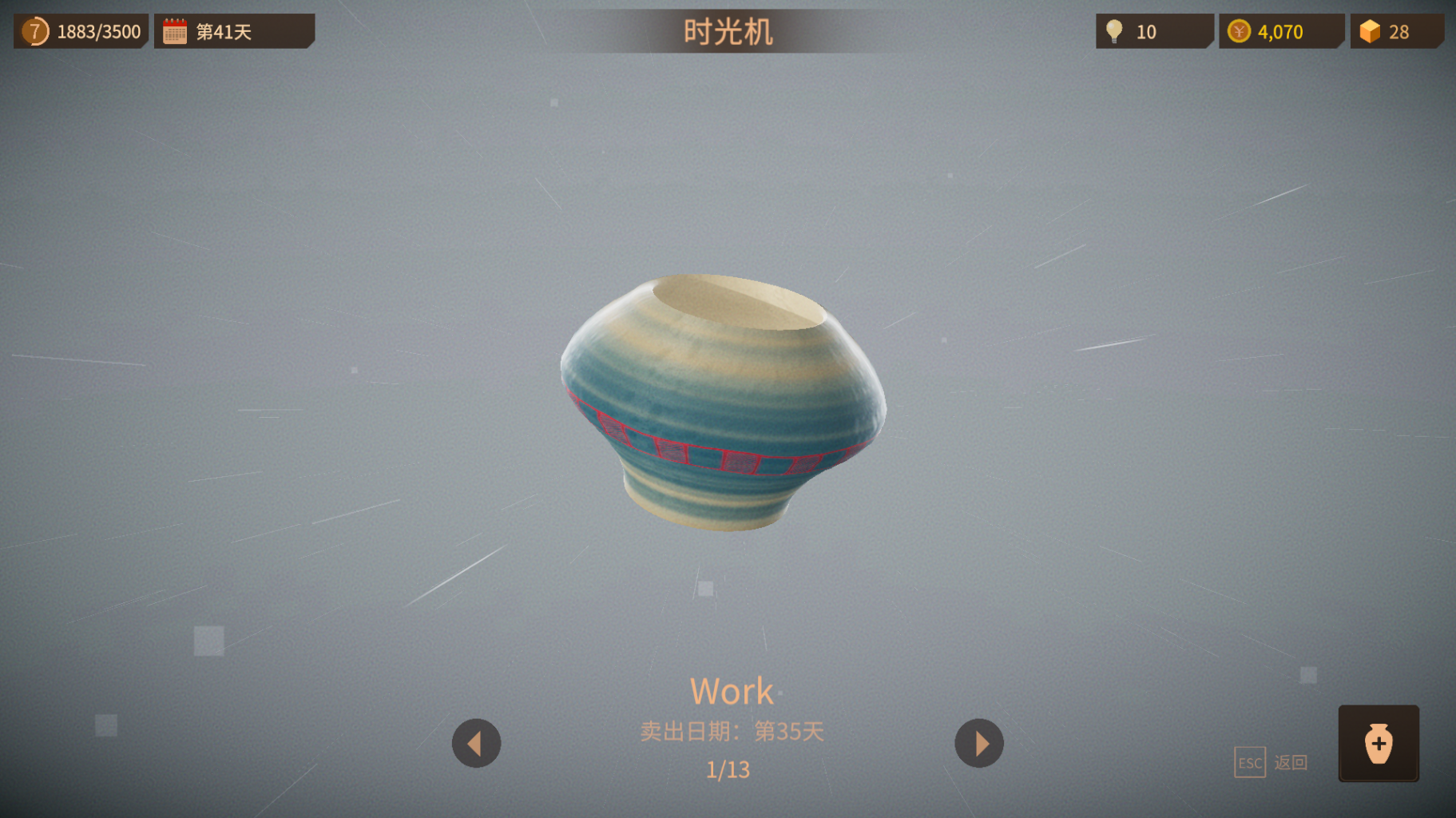Click the 时光机 title at the top center
Screen dimensions: 1456x818
click(728, 31)
